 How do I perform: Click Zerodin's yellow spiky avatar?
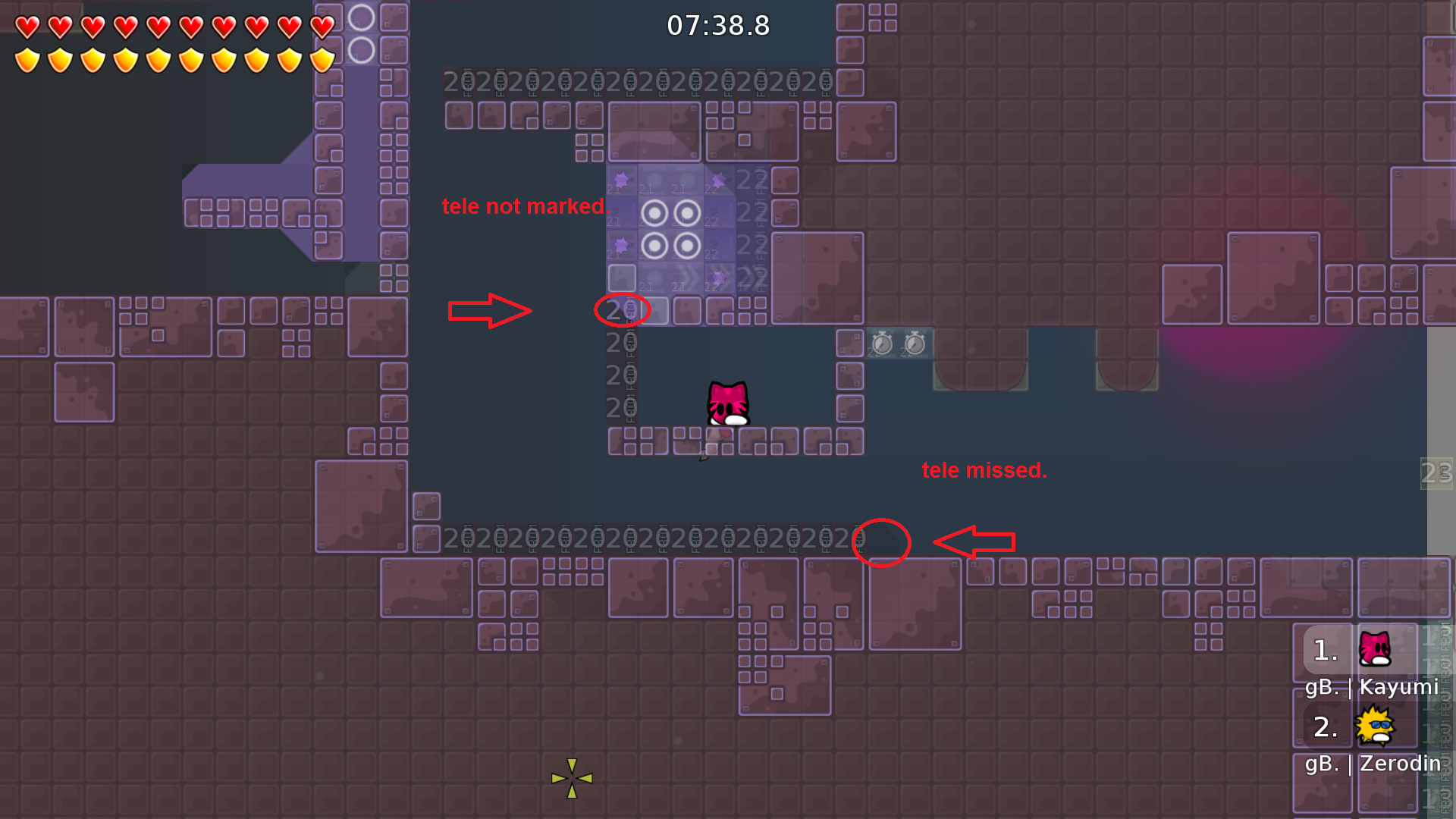point(1374,726)
